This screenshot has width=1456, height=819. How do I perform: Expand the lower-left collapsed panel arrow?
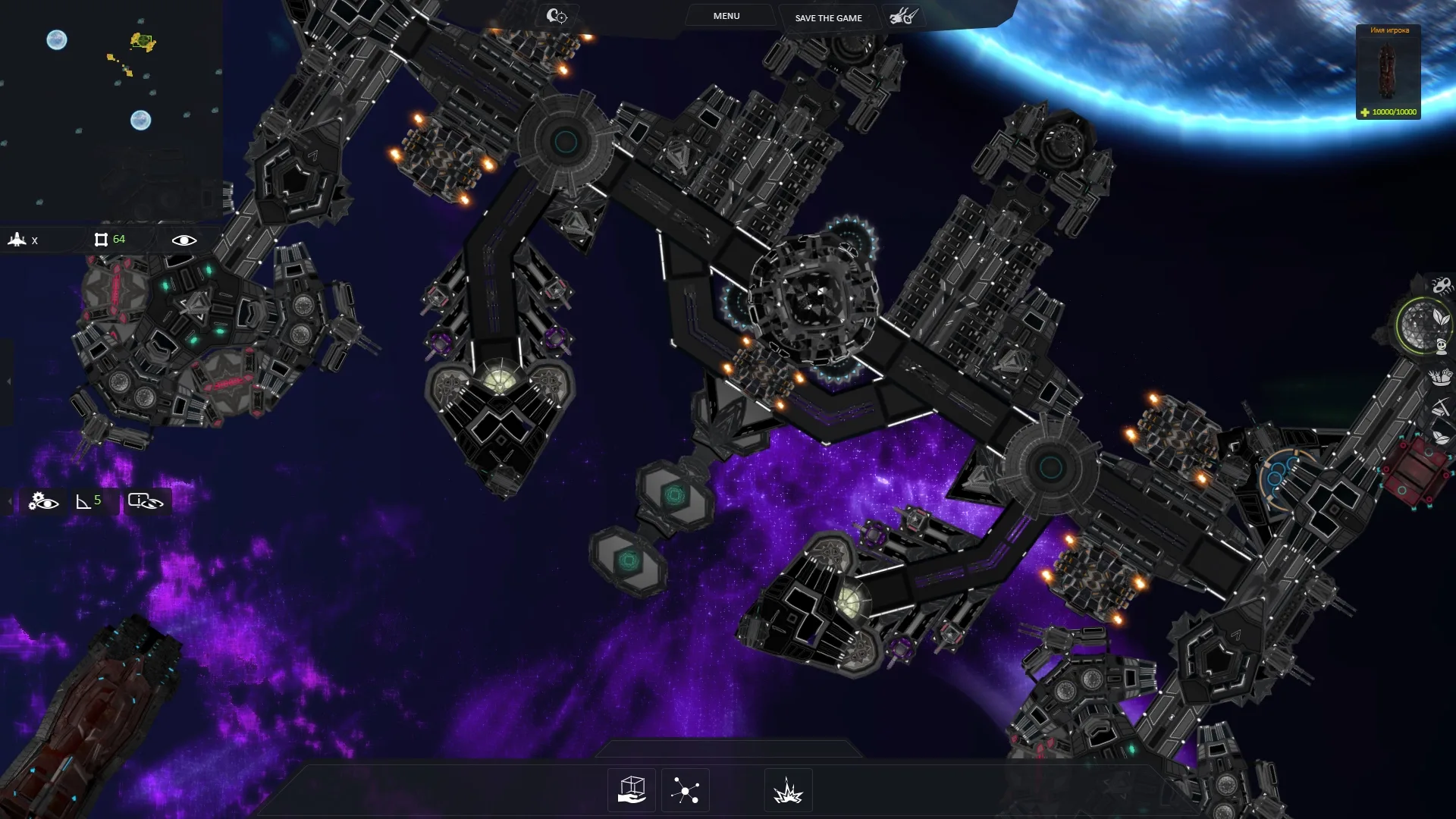(10, 500)
